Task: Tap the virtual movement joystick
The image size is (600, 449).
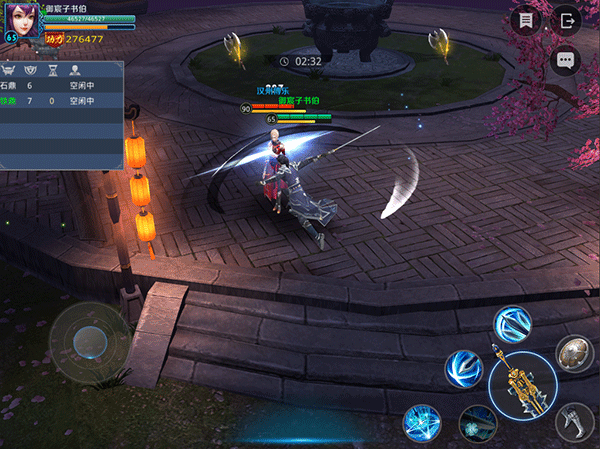Action: pyautogui.click(x=90, y=339)
